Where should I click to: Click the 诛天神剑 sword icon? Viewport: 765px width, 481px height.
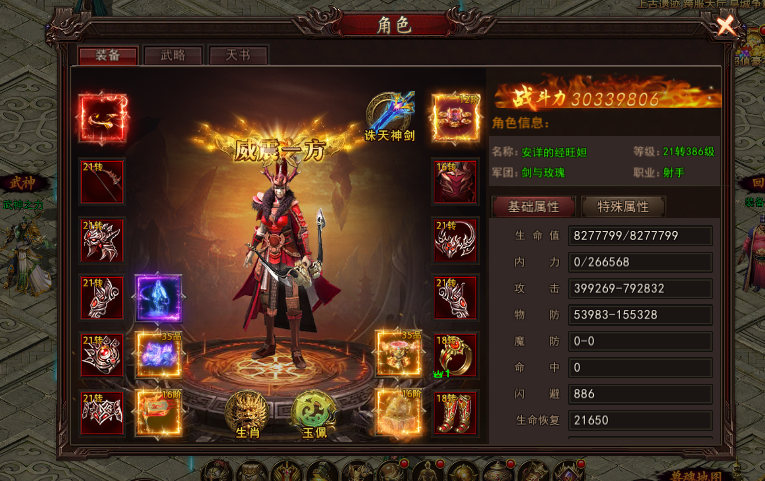tap(391, 112)
